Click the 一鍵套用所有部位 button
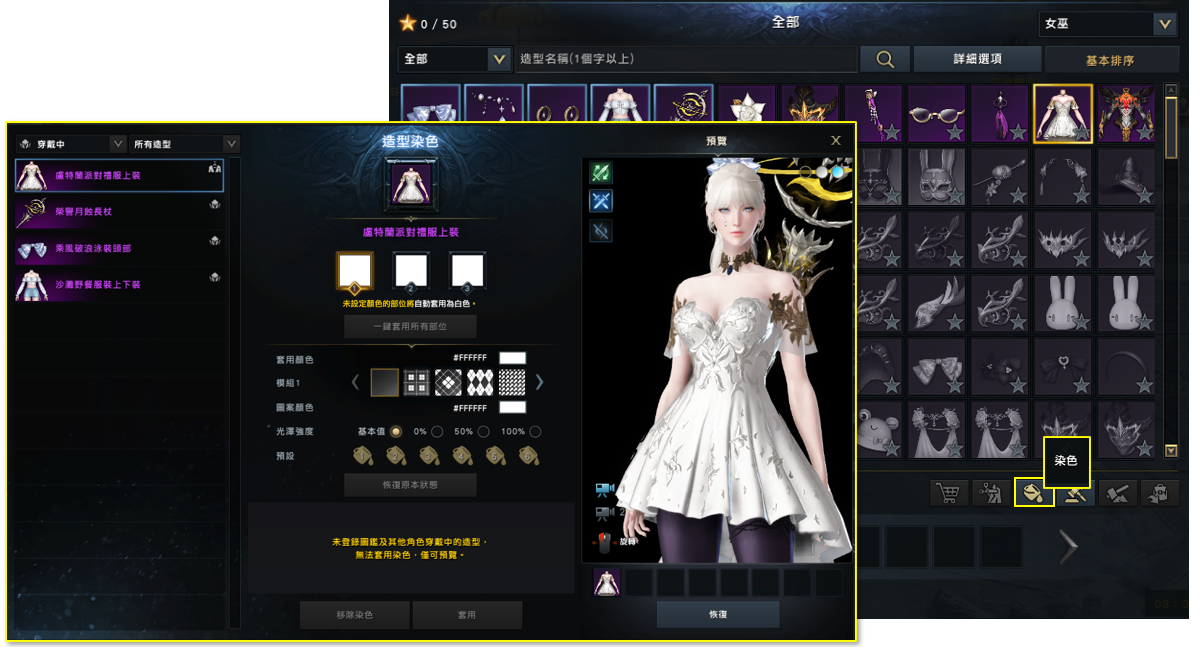 410,326
